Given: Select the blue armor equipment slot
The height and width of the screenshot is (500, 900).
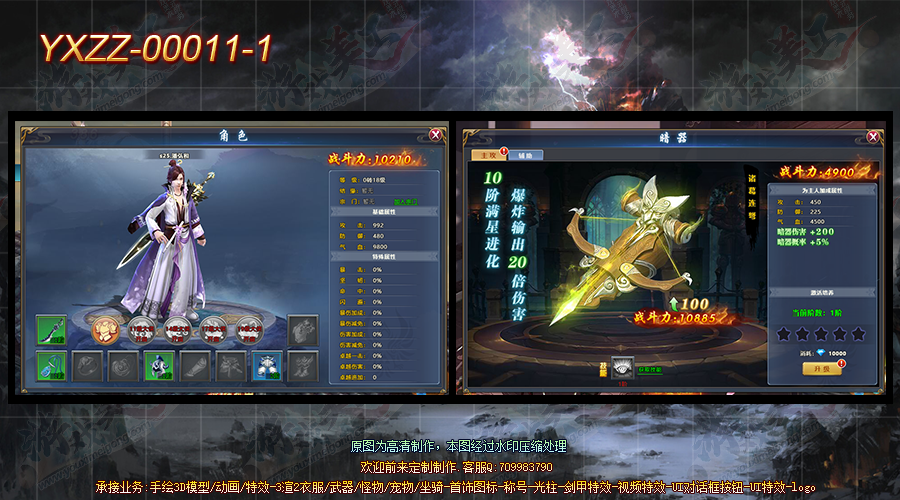Looking at the screenshot, I should pyautogui.click(x=266, y=365).
